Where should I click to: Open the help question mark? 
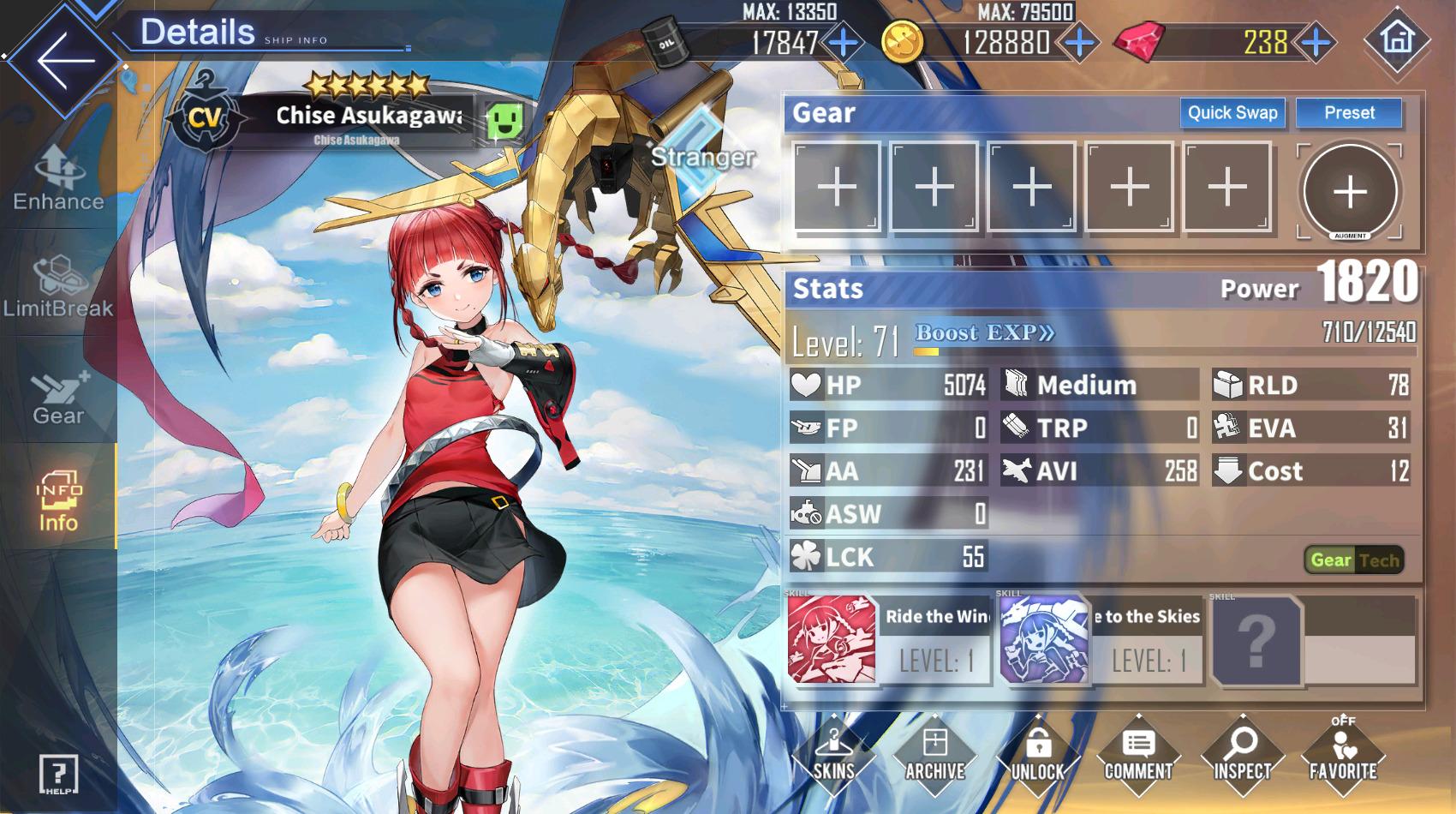[58, 775]
